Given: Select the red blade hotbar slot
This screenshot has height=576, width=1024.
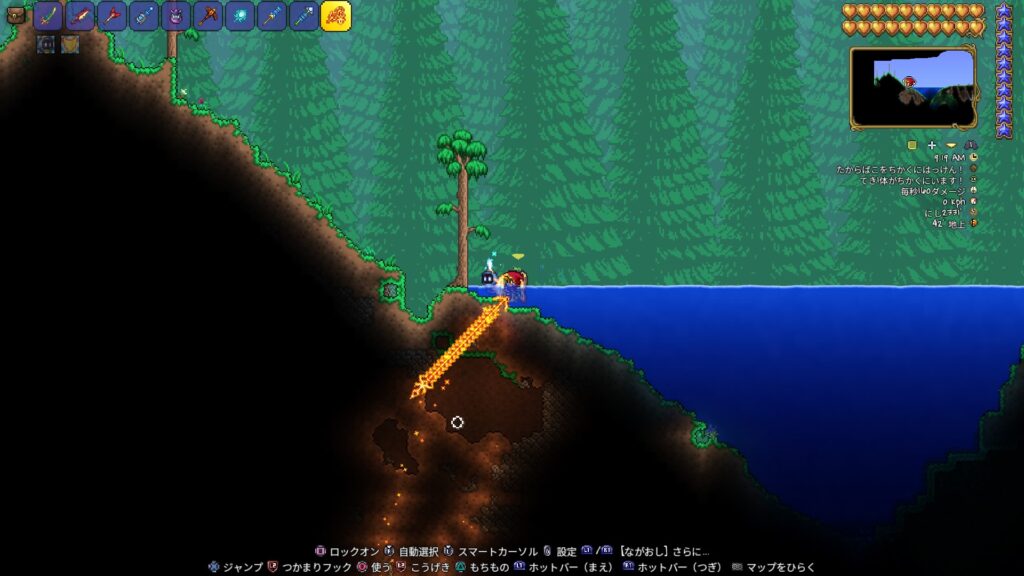Looking at the screenshot, I should (x=79, y=16).
